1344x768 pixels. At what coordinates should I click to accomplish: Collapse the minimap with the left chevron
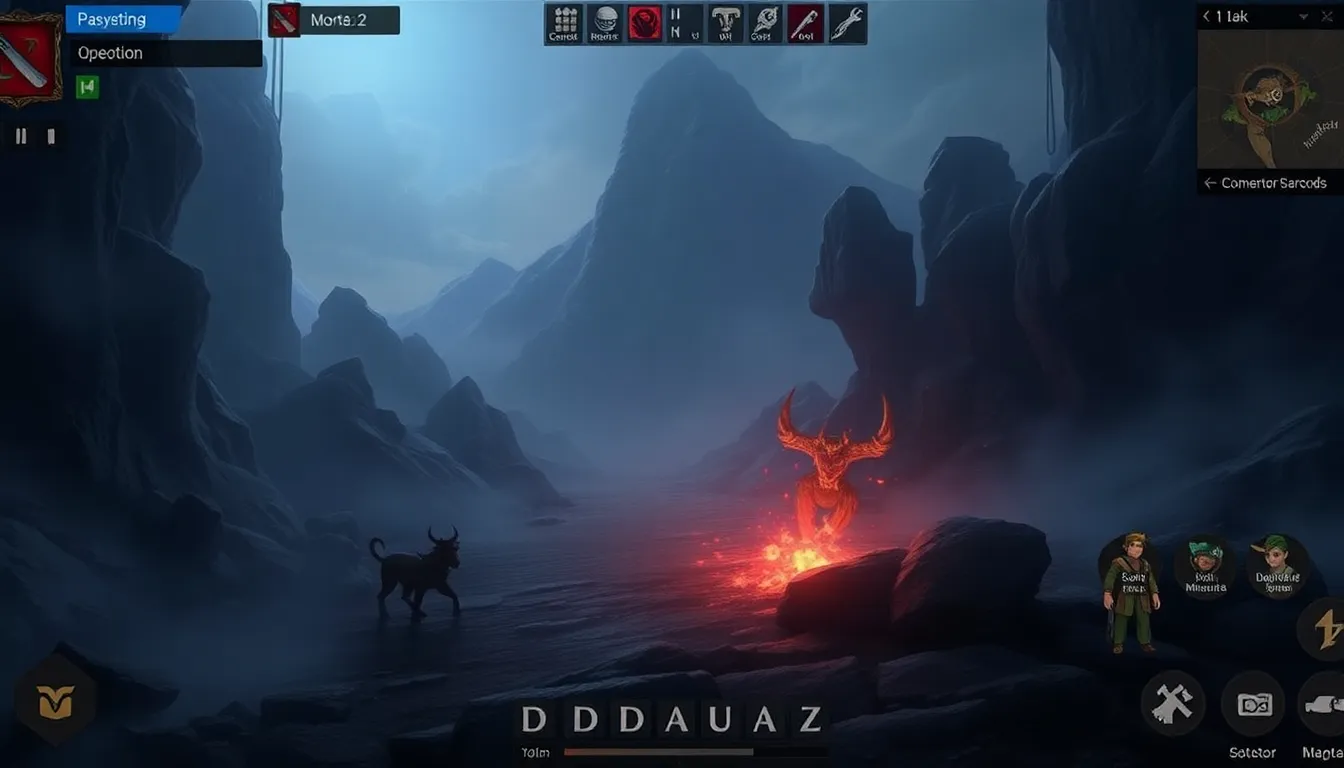[x=1206, y=16]
